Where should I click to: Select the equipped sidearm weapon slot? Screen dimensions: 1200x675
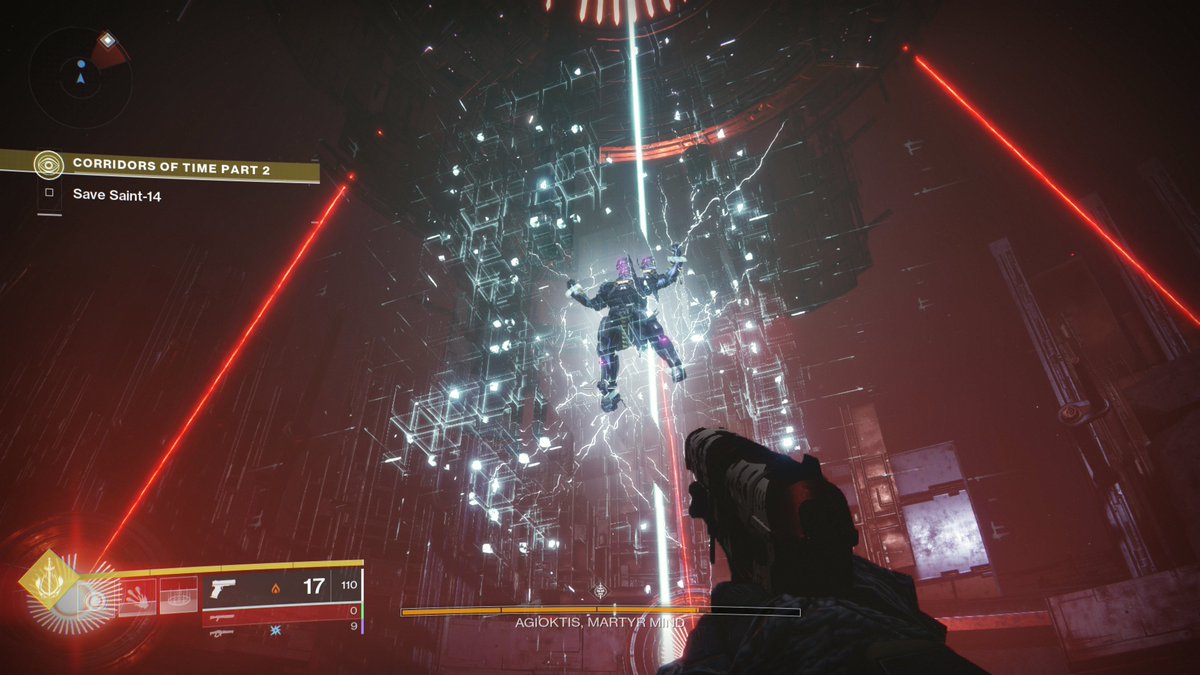click(x=223, y=588)
